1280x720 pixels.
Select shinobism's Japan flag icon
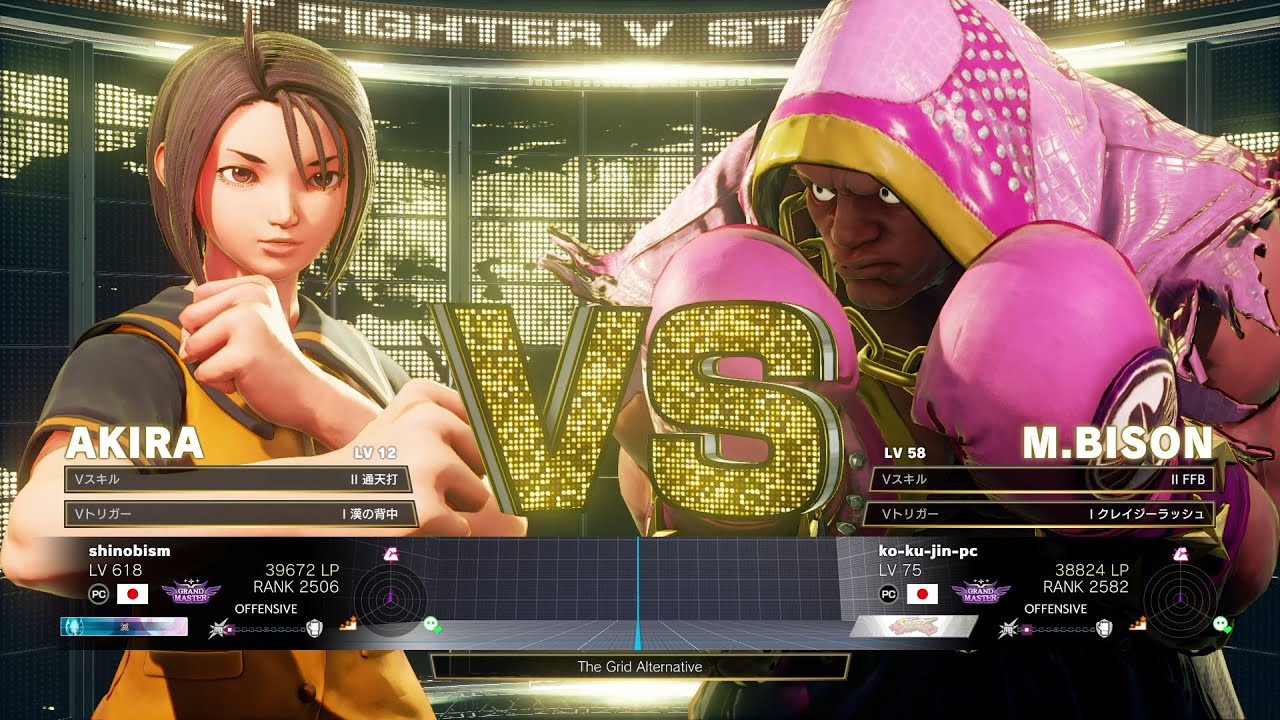click(x=133, y=594)
